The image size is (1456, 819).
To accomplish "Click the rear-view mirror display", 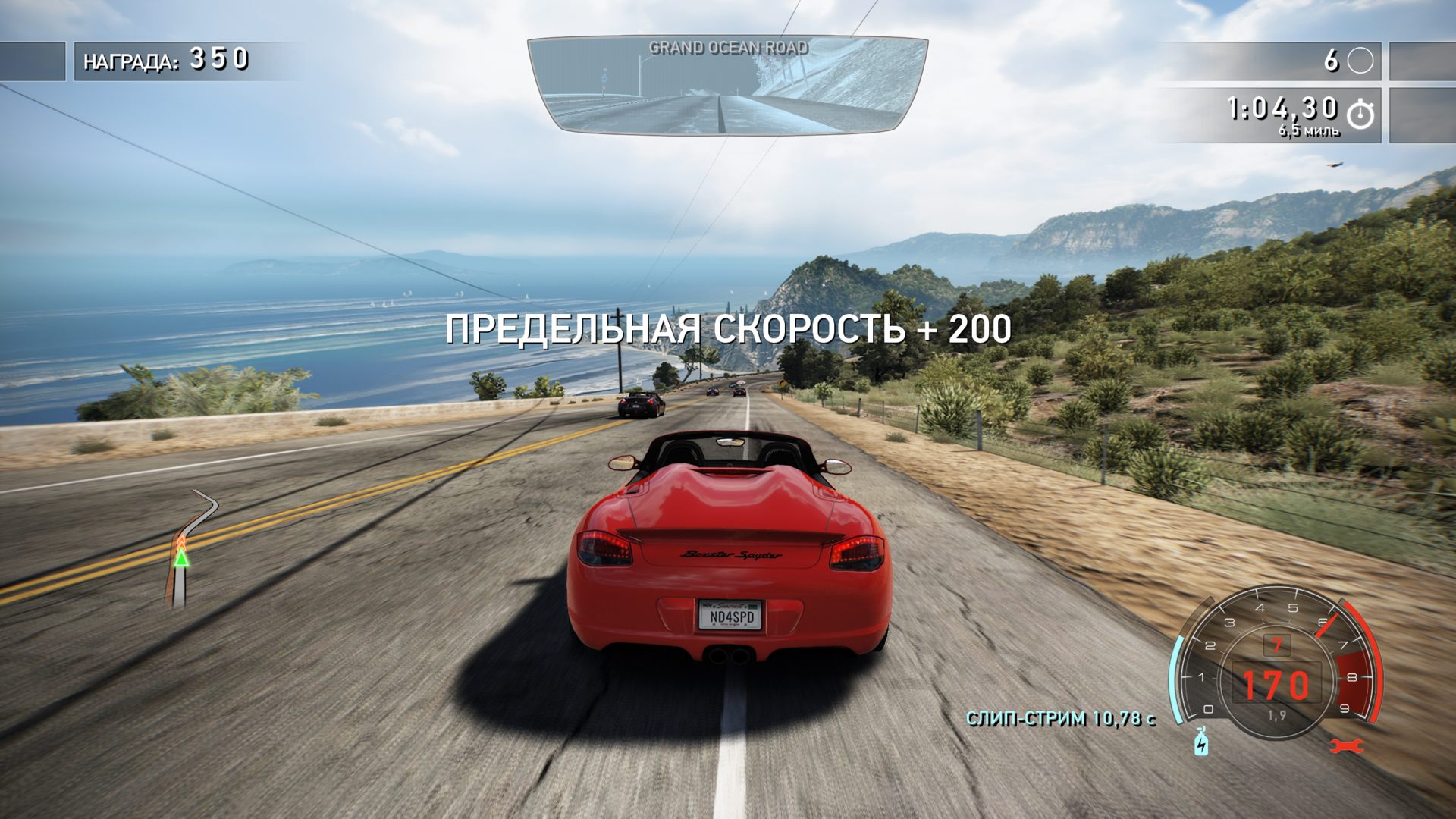I will pos(726,86).
